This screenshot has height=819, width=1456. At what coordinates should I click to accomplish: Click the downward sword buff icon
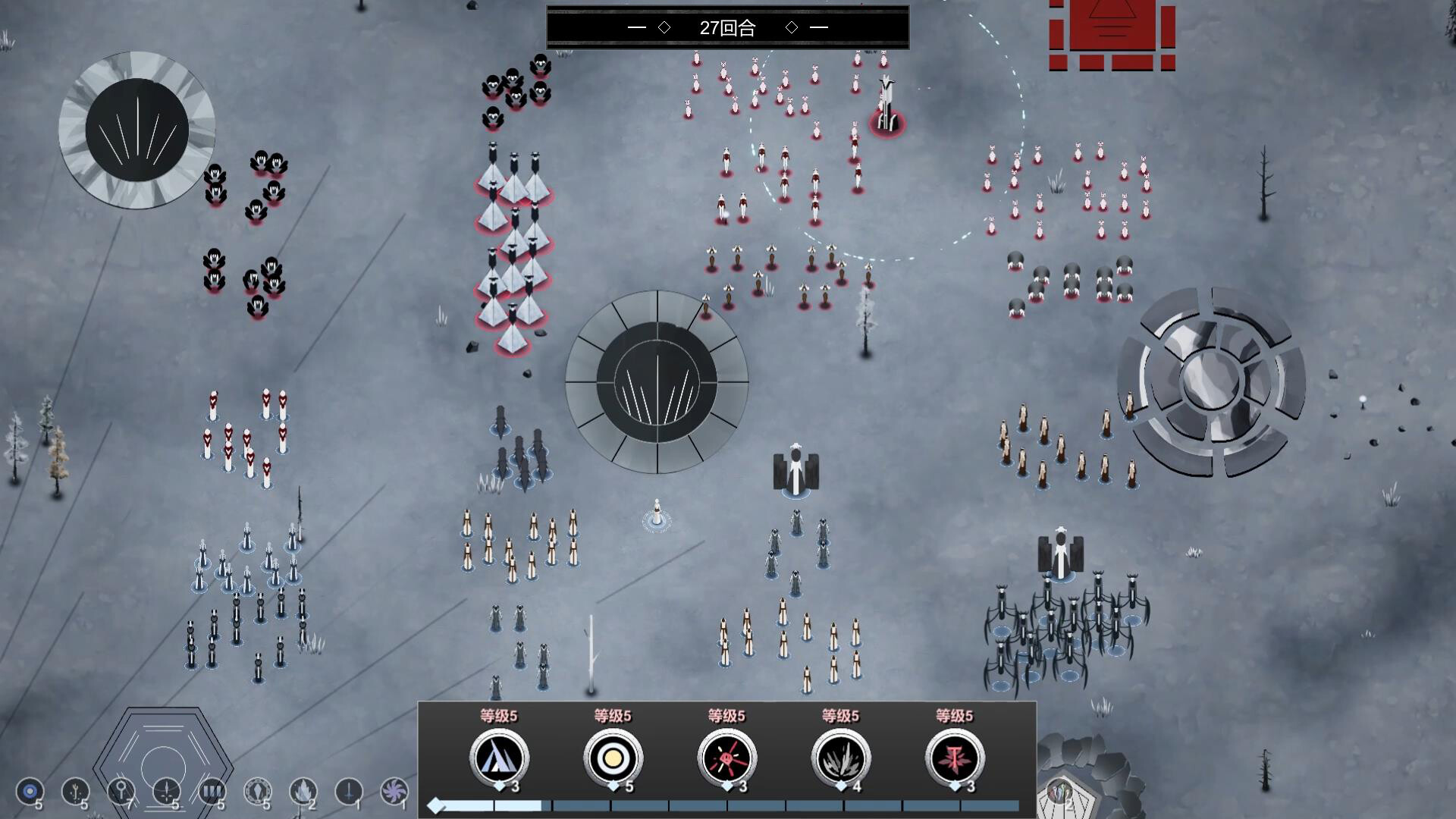click(x=348, y=792)
